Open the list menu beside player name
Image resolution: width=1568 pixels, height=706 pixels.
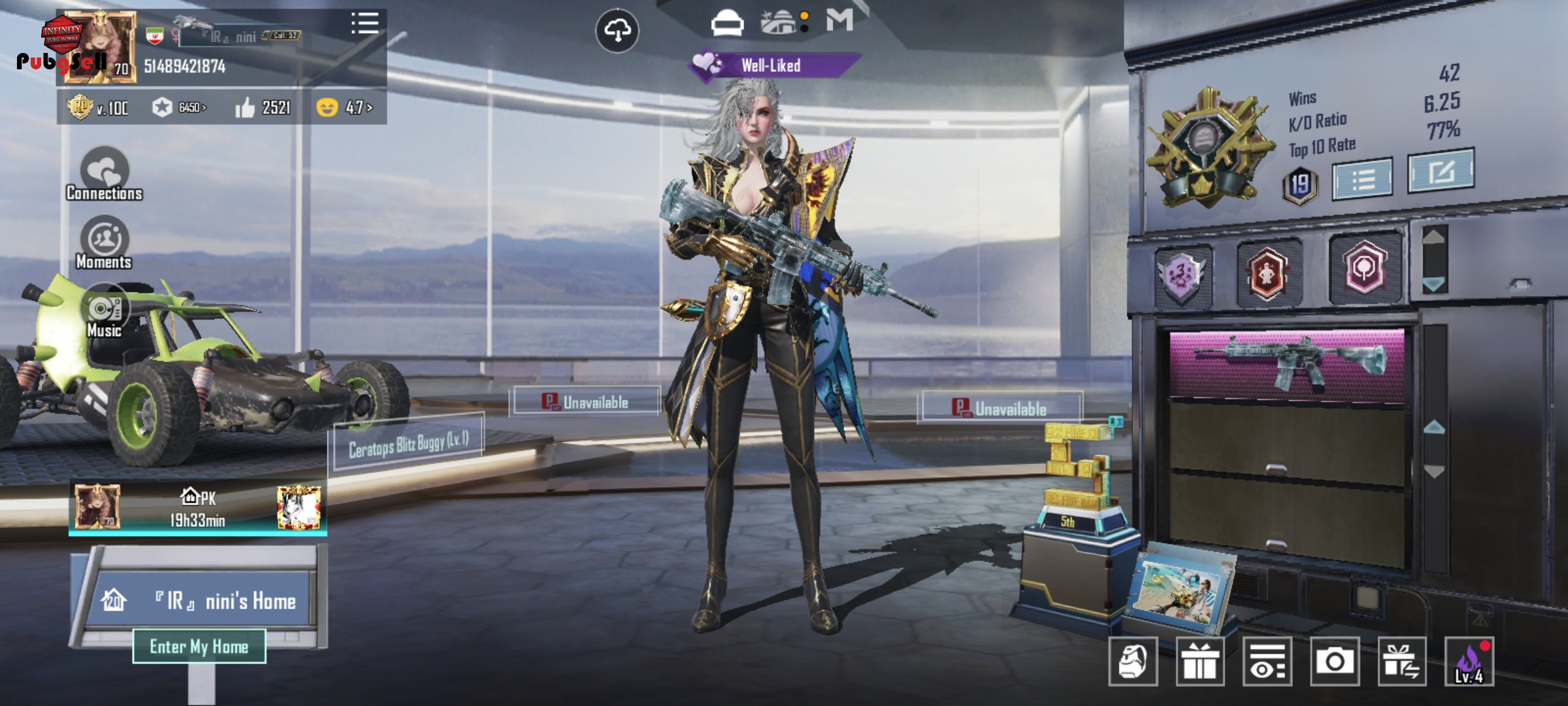pyautogui.click(x=365, y=23)
